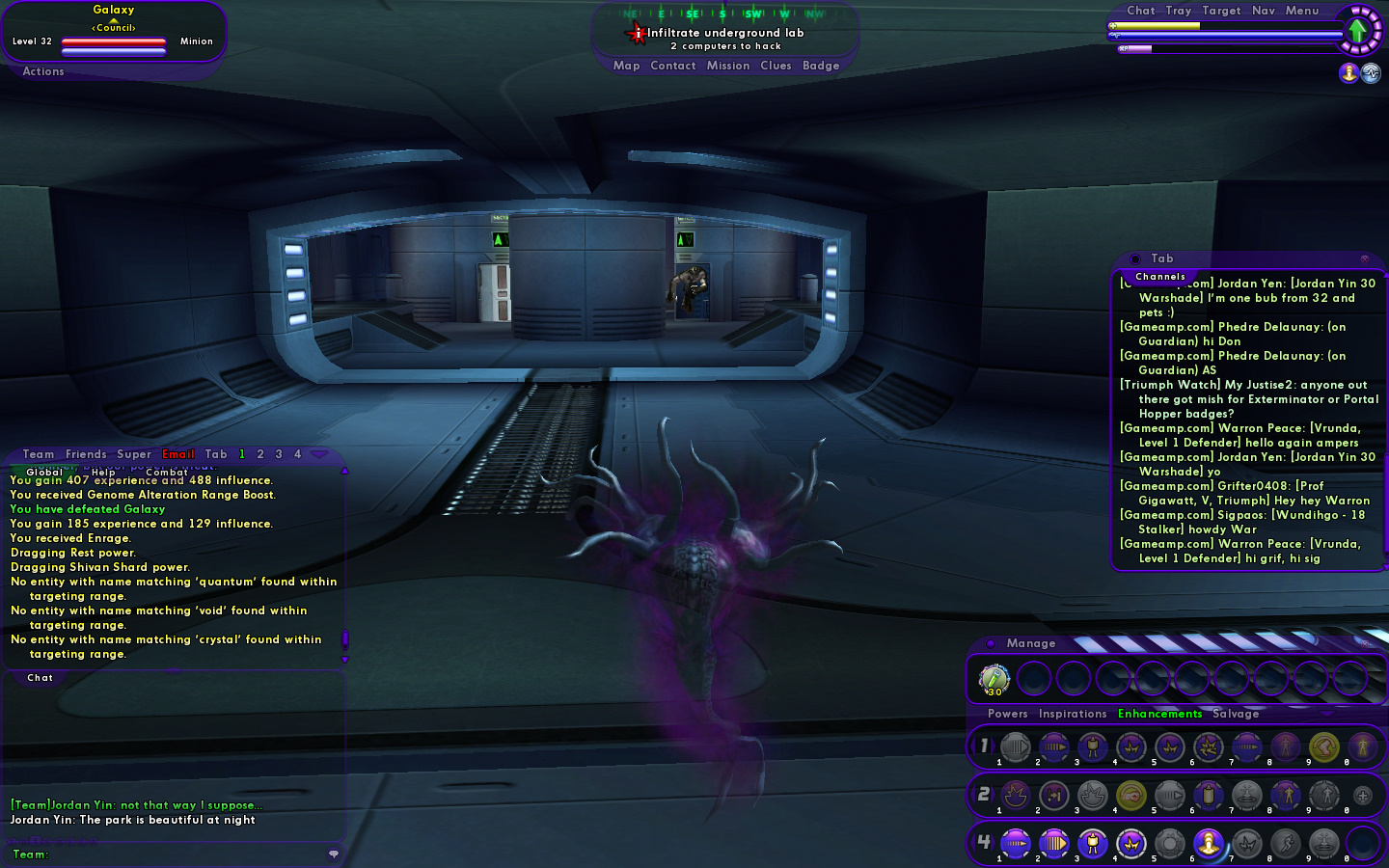Open the main Menu
The width and height of the screenshot is (1389, 868).
click(x=1301, y=11)
